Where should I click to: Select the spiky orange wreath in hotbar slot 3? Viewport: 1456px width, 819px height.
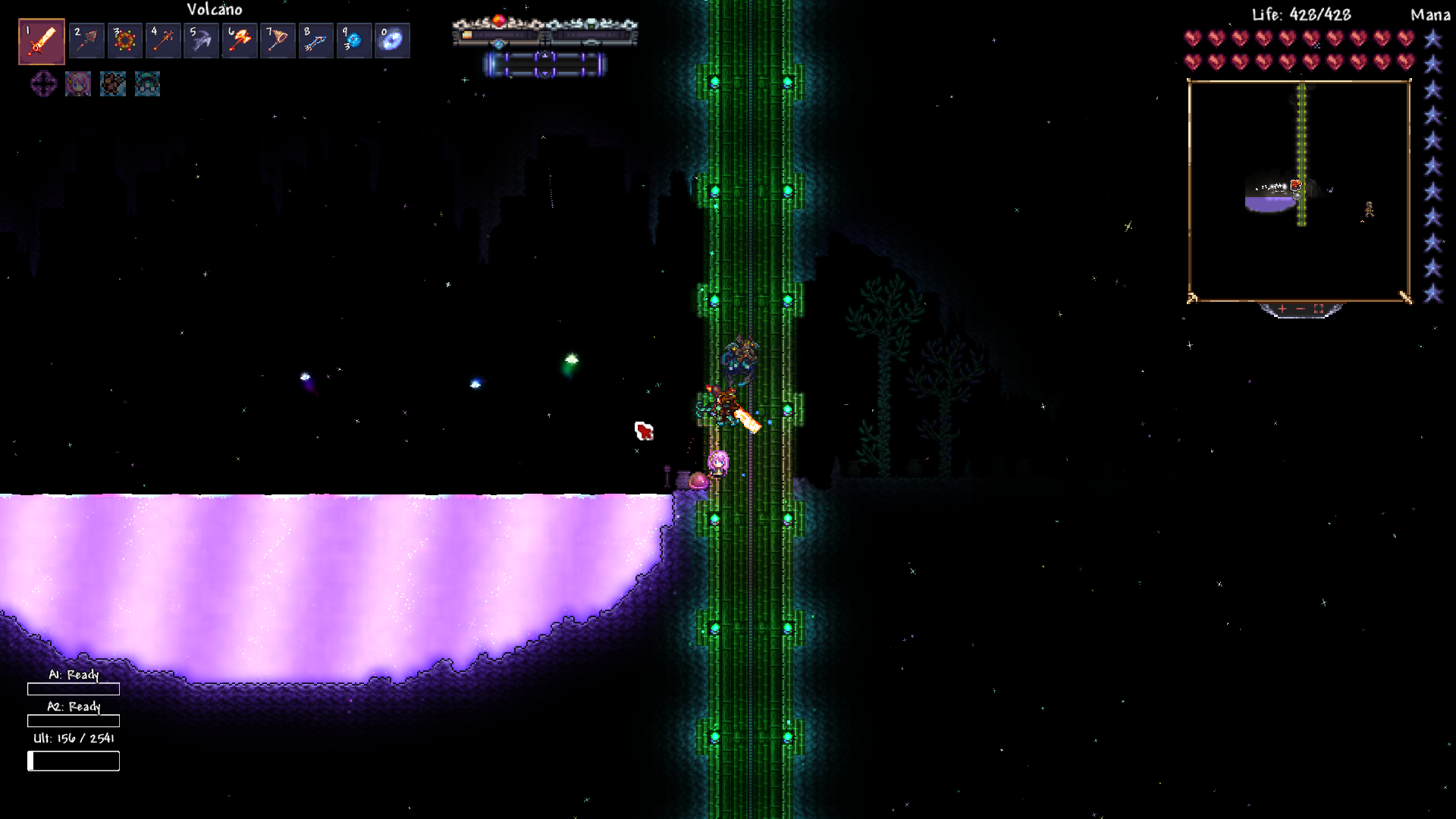click(x=125, y=39)
